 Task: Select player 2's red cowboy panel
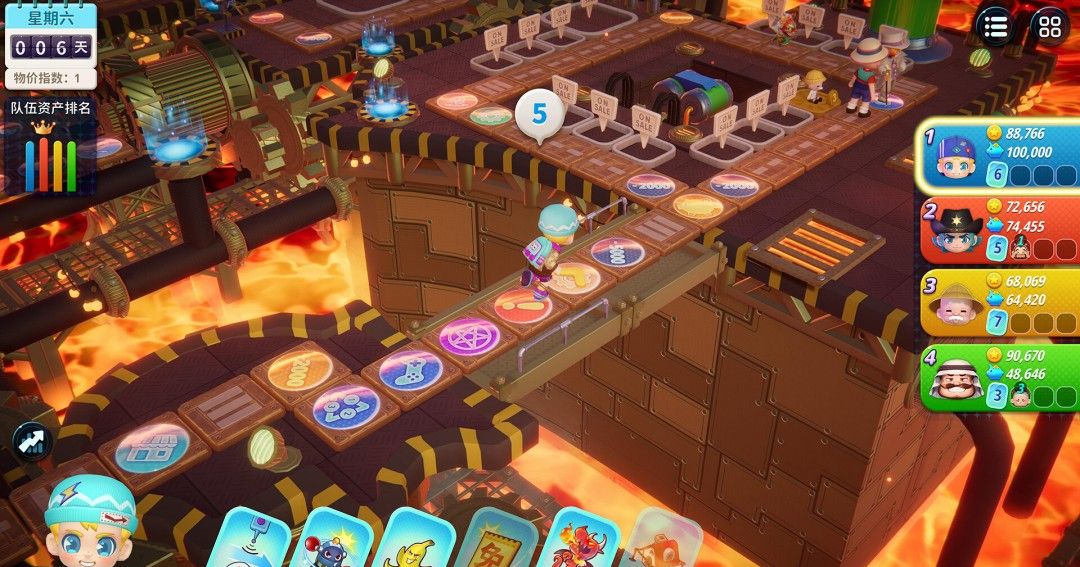1000,230
